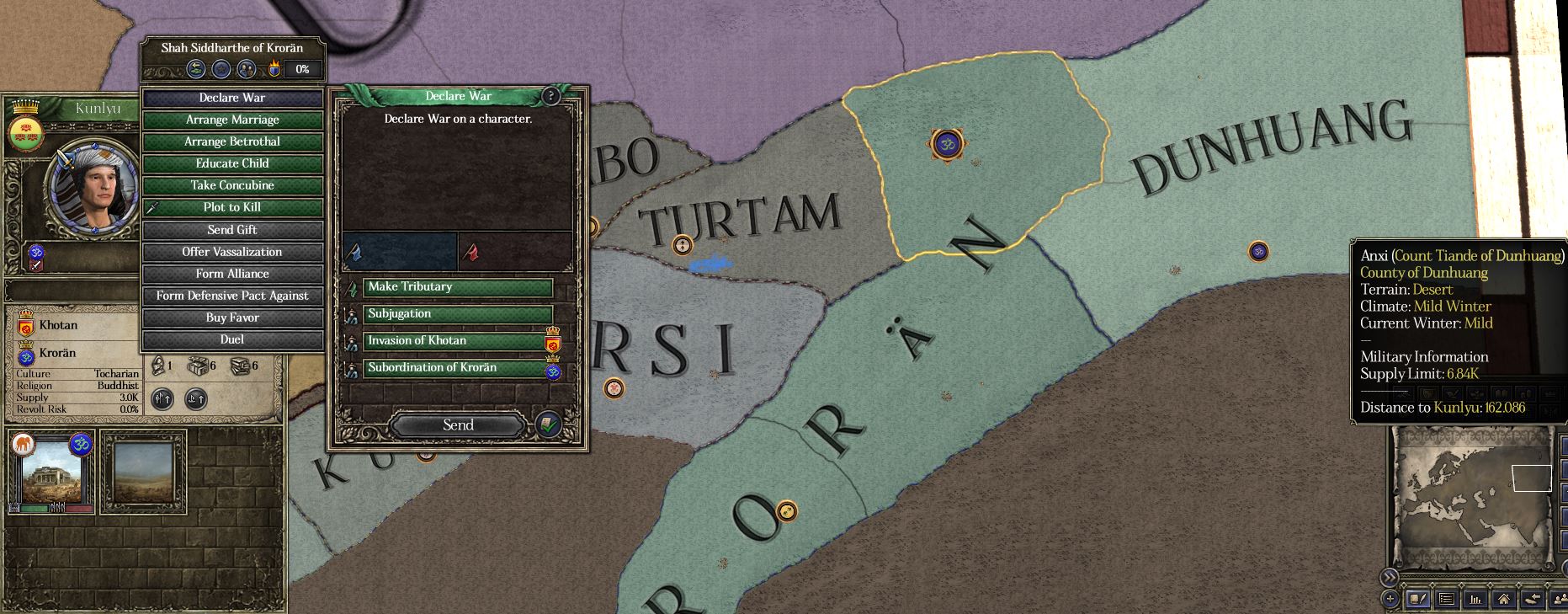Select the Invasion of Khotan casus belli
The image size is (1568, 614).
[416, 340]
